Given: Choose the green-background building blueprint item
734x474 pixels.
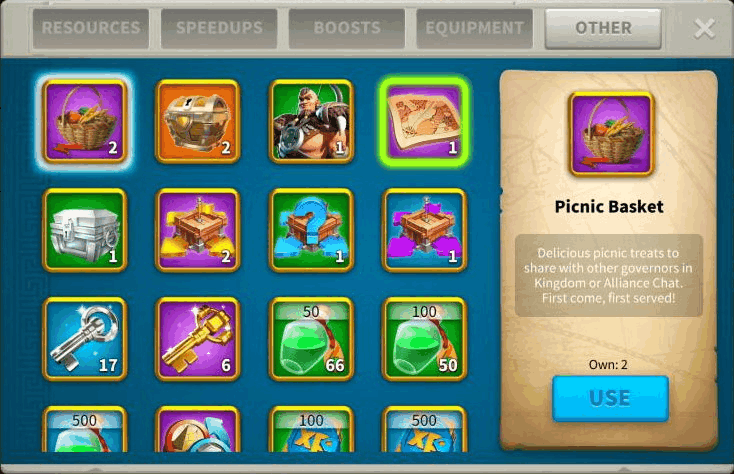Looking at the screenshot, I should point(312,230).
